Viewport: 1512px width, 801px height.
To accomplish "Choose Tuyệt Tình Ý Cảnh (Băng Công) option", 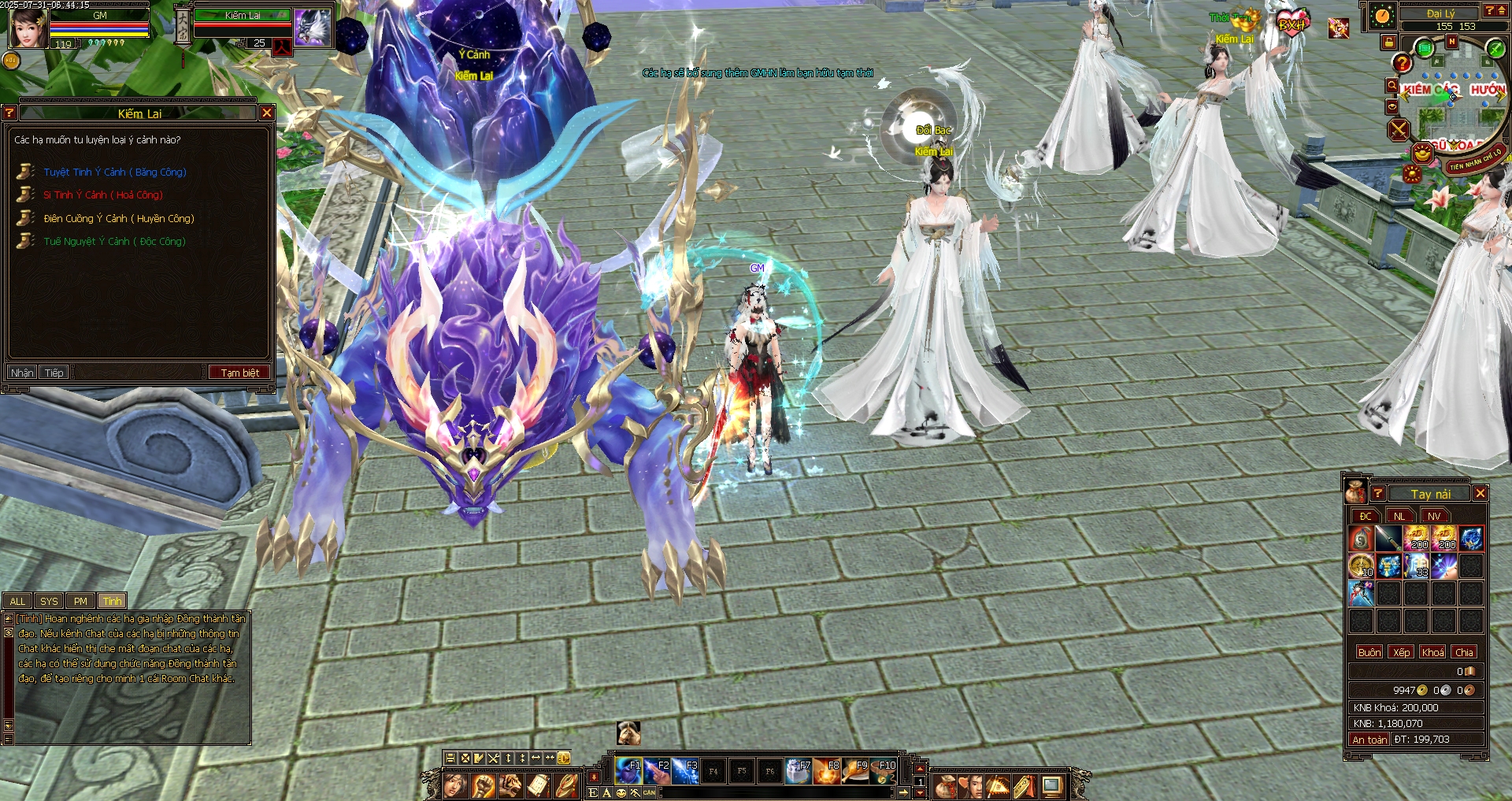I will [115, 172].
